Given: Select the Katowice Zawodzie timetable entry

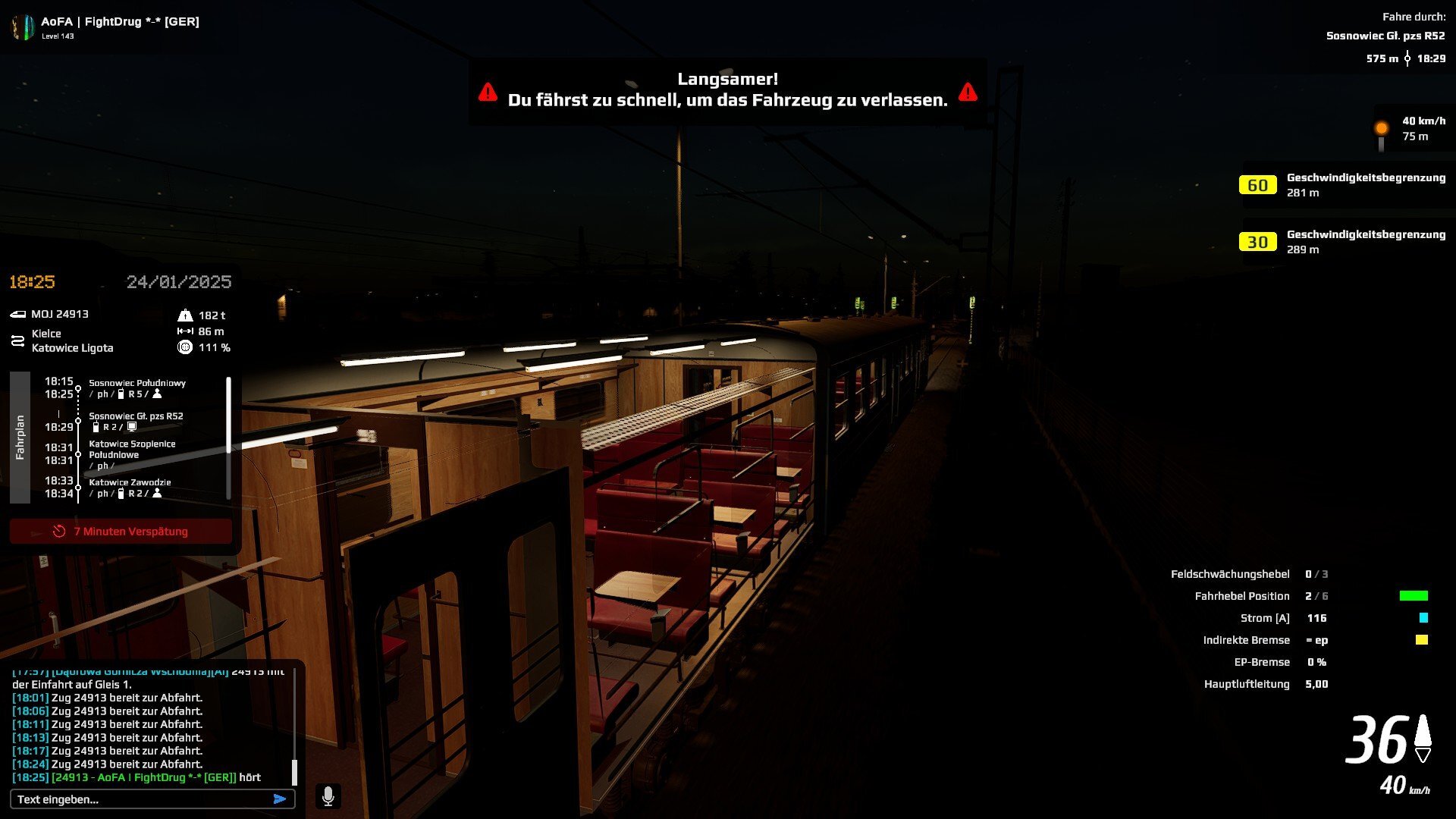Looking at the screenshot, I should pyautogui.click(x=130, y=483).
